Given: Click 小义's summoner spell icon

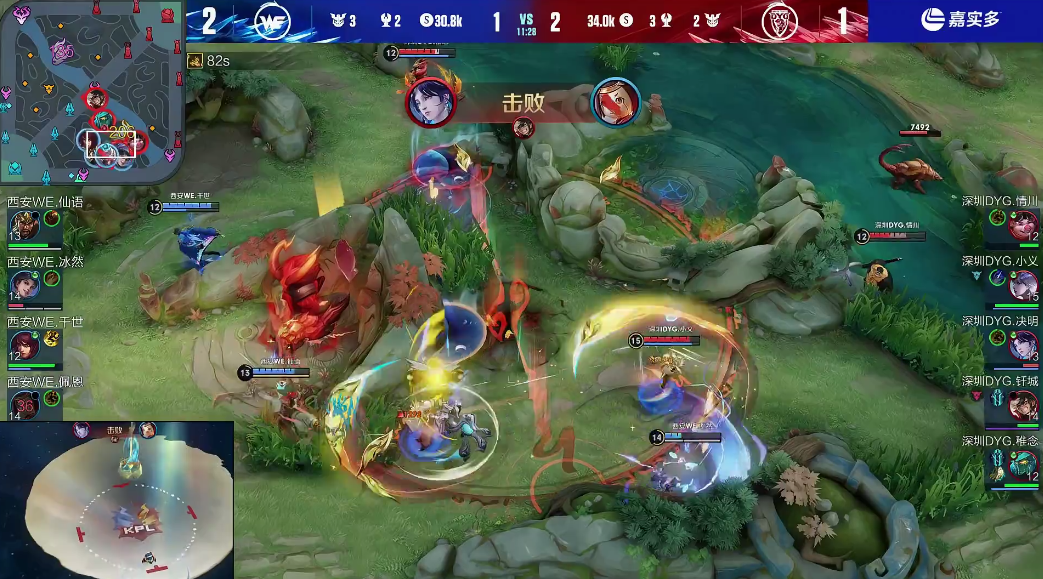Looking at the screenshot, I should coord(997,277).
